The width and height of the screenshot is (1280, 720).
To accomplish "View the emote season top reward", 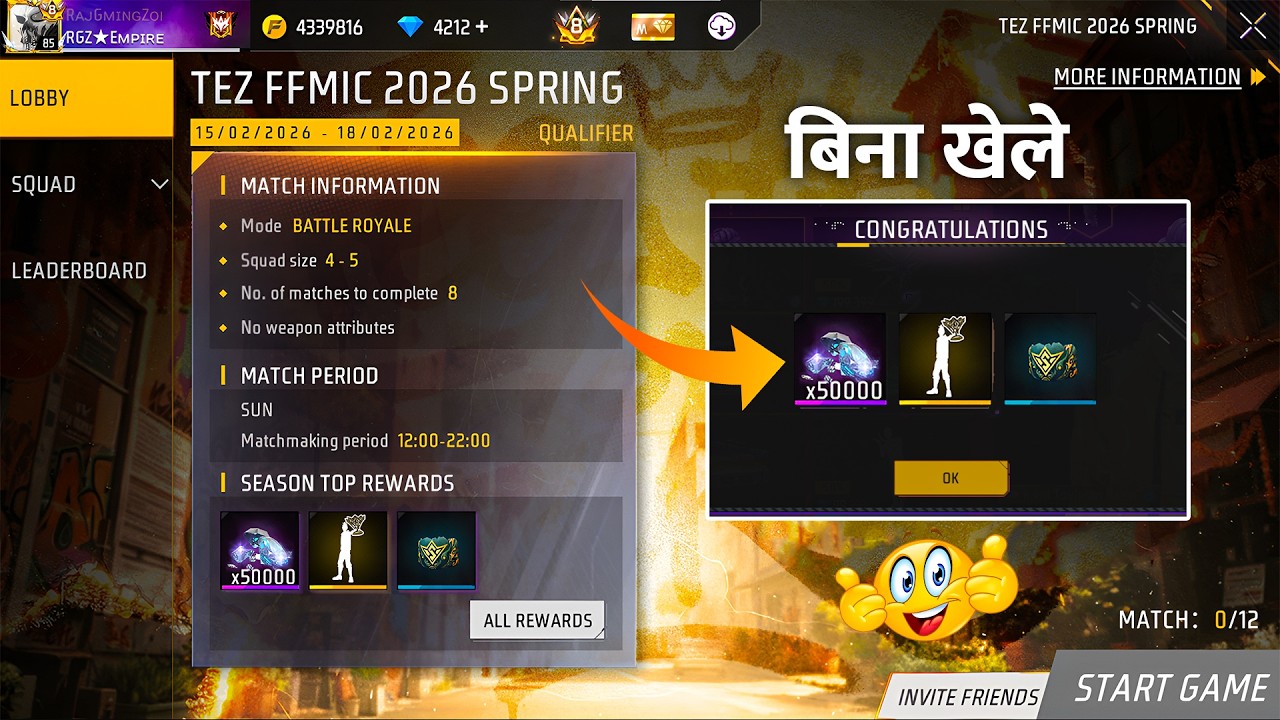I will [348, 550].
